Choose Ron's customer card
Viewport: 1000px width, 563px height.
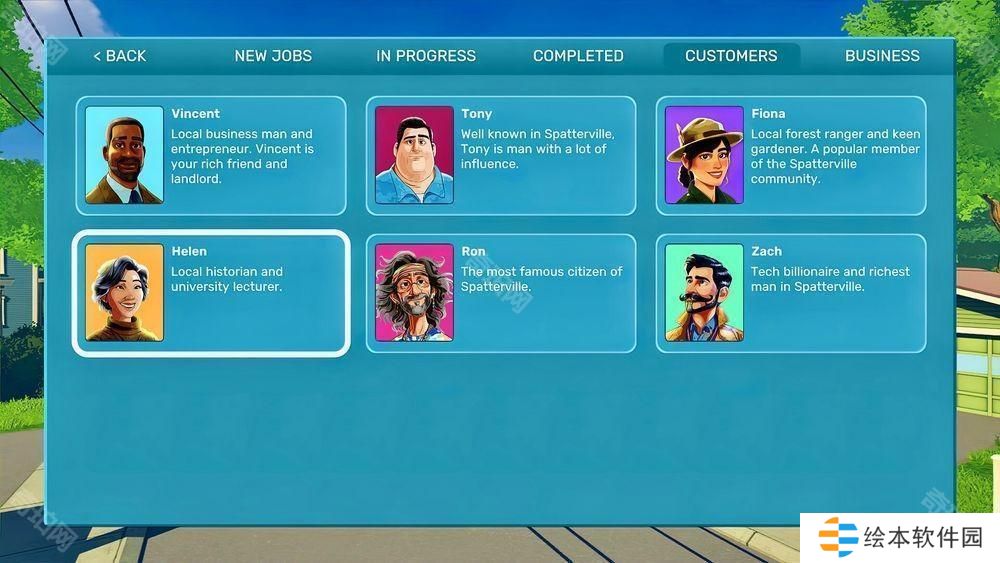[x=501, y=293]
